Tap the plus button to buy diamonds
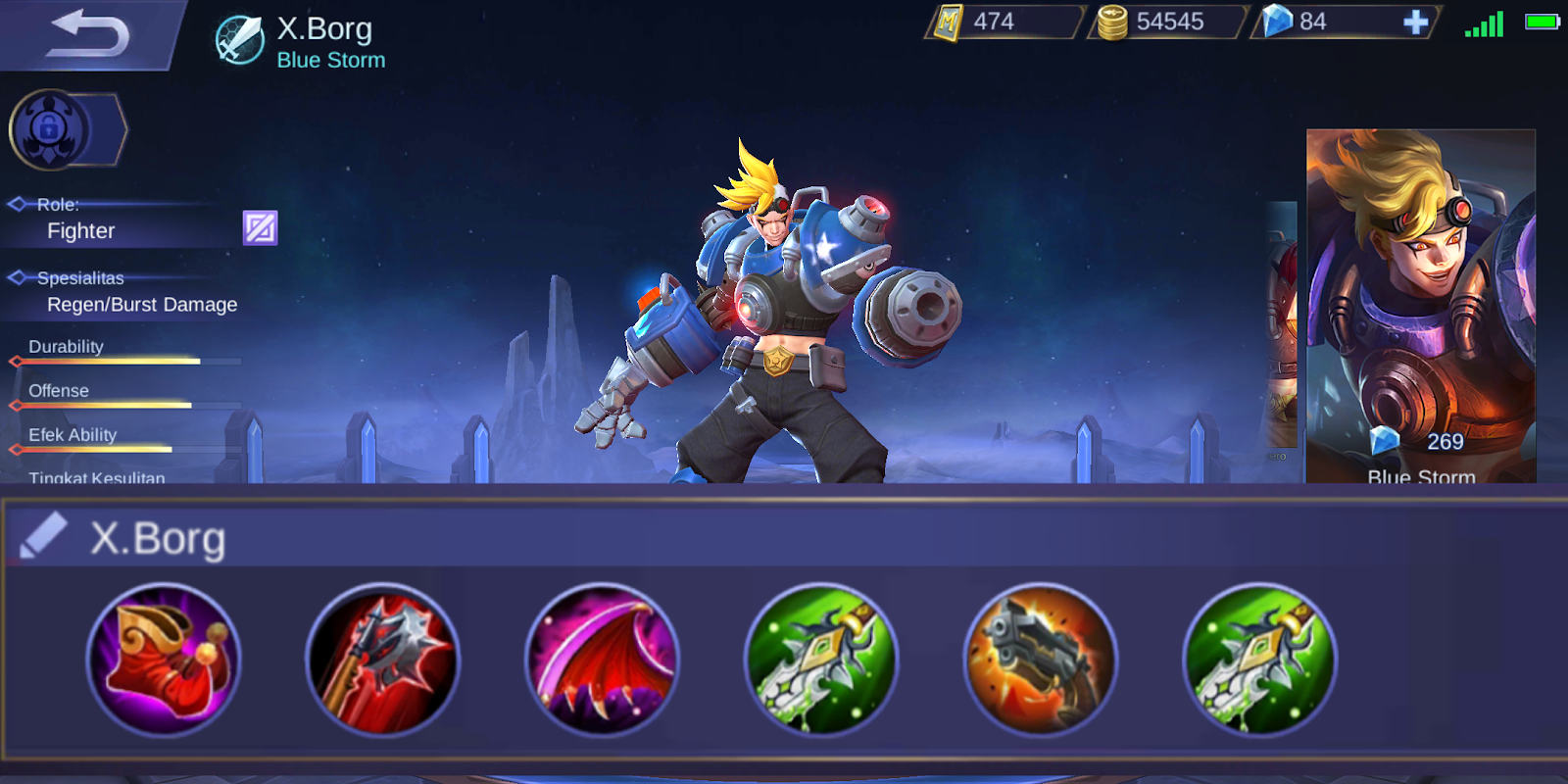The height and width of the screenshot is (784, 1568). [x=1415, y=22]
